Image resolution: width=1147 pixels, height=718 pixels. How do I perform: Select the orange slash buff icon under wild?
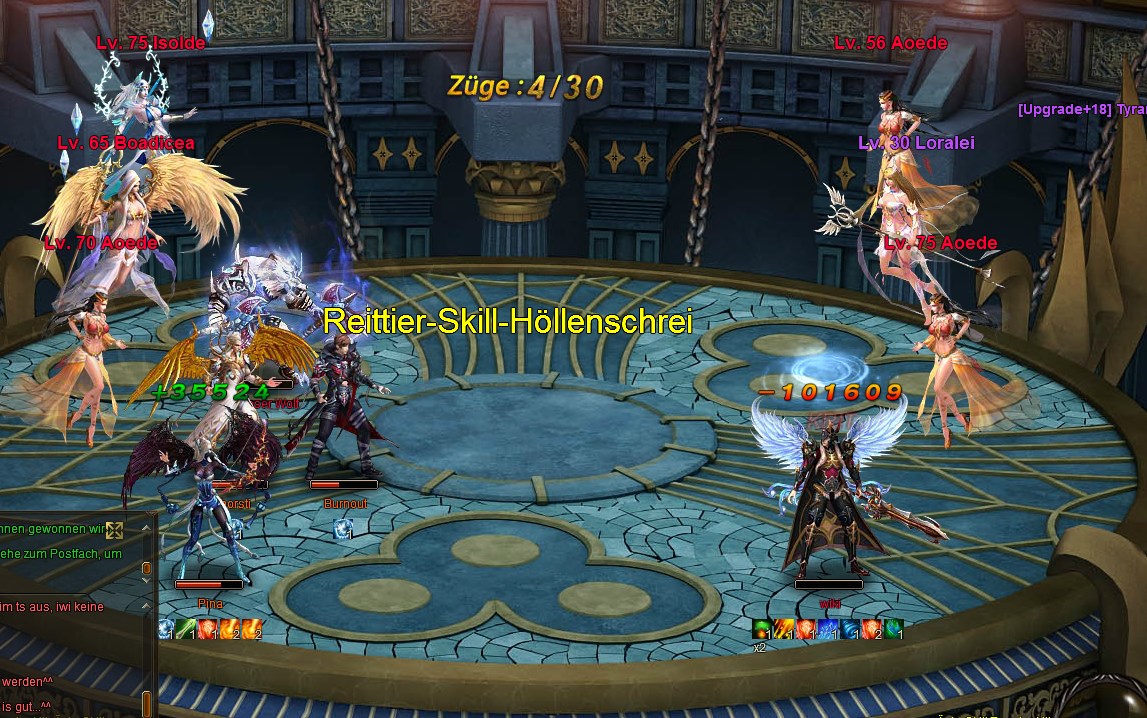coord(784,629)
